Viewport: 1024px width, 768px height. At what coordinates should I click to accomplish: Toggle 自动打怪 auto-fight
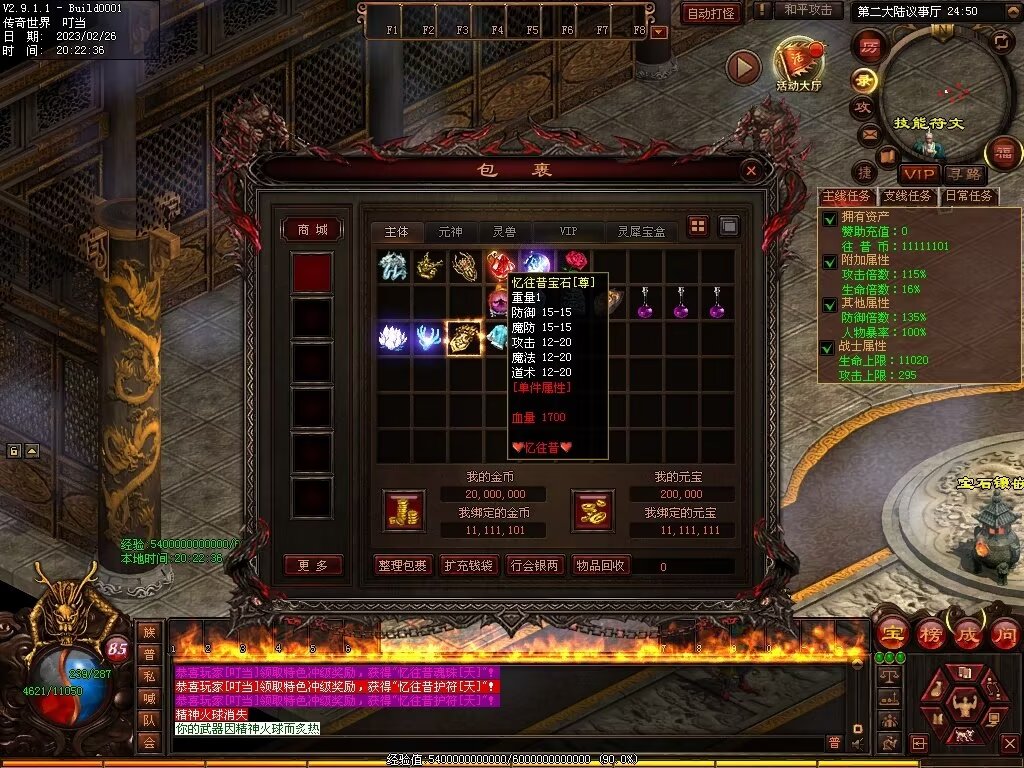(x=711, y=13)
